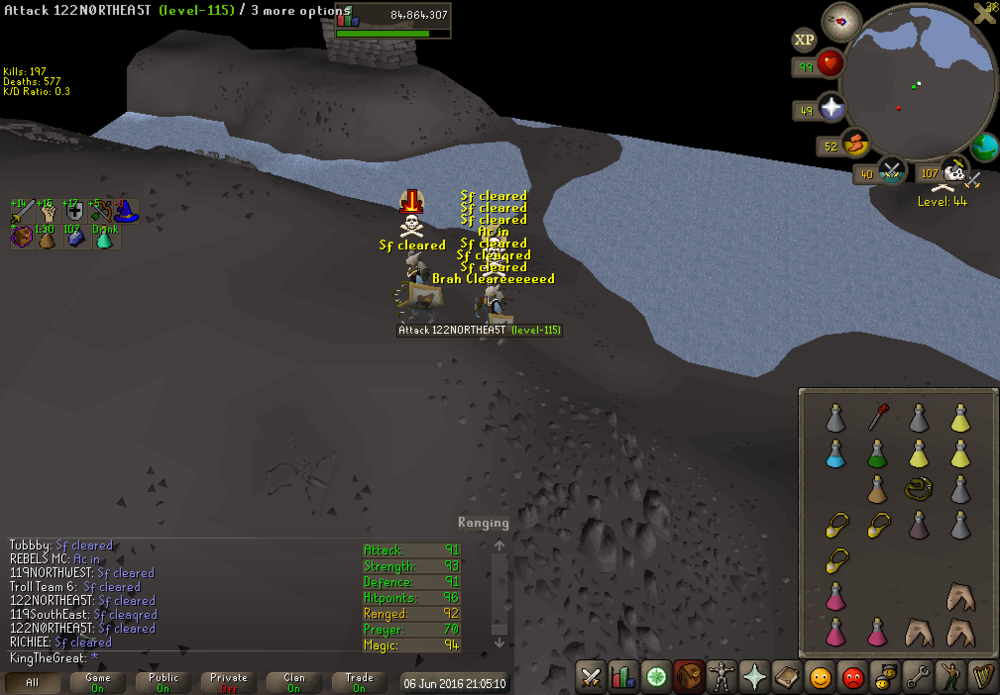This screenshot has height=695, width=1000.
Task: Drink the blue potion in inventory
Action: (x=835, y=454)
